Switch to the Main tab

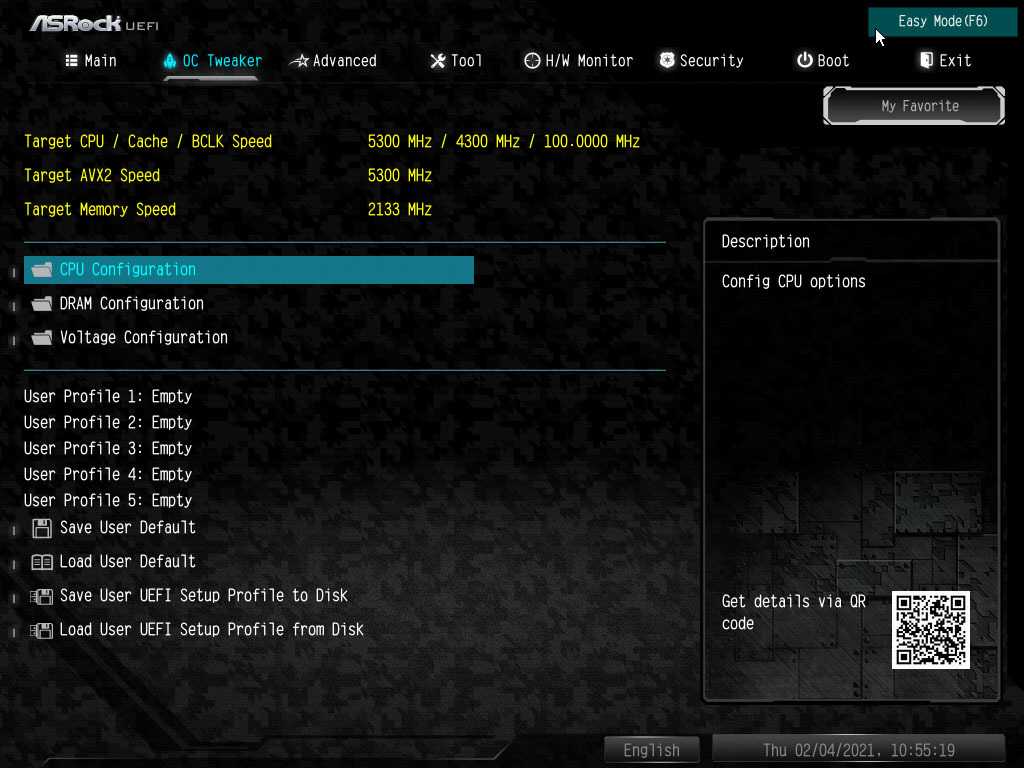pos(91,61)
